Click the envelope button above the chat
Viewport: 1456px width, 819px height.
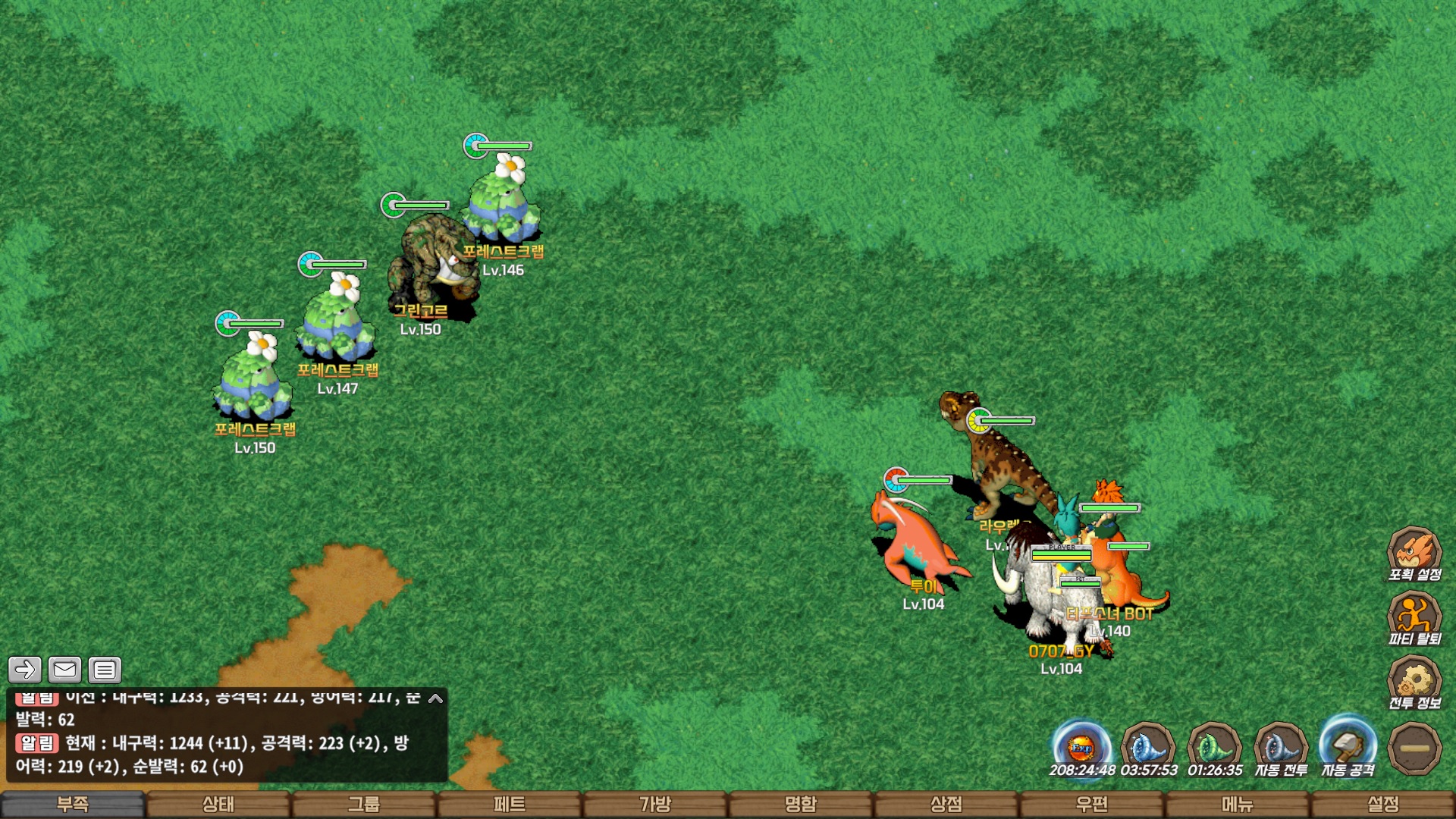pyautogui.click(x=64, y=670)
